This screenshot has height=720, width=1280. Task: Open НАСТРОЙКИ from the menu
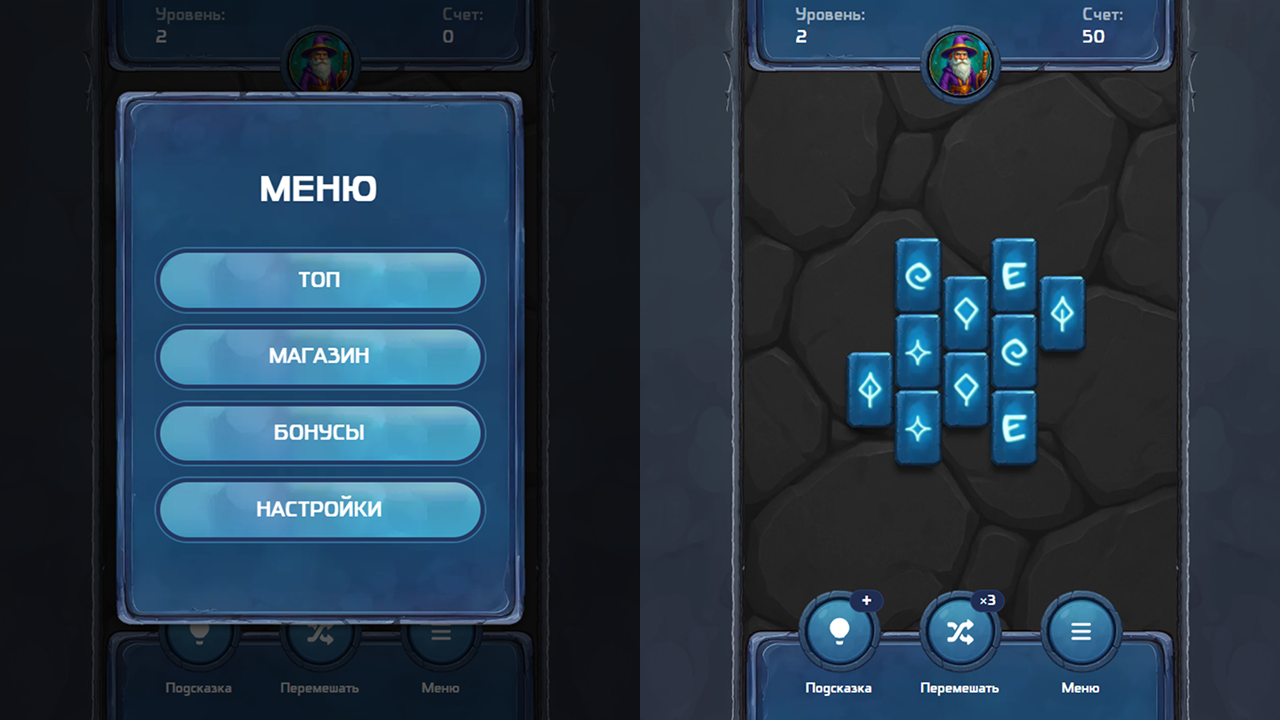pyautogui.click(x=319, y=509)
